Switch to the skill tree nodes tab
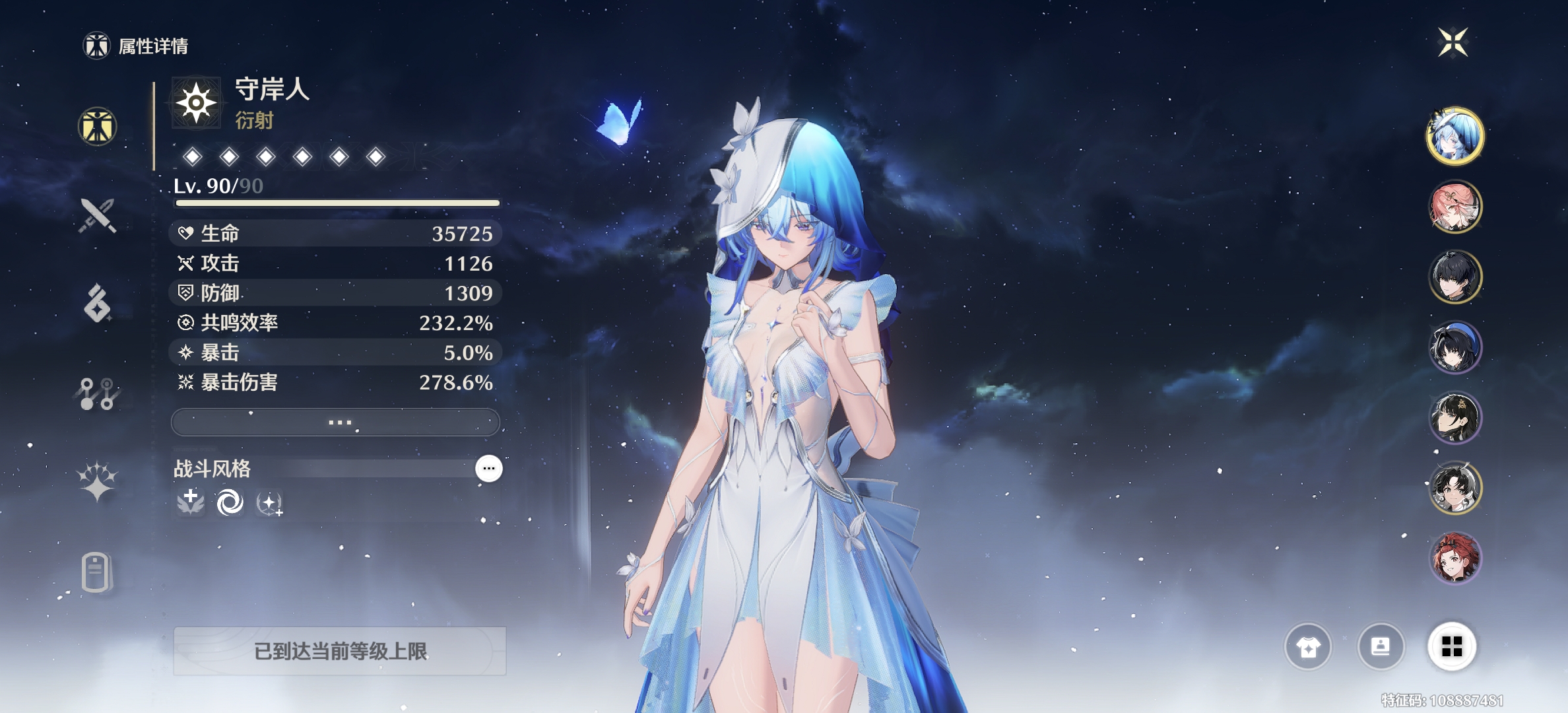The image size is (1568, 713). pyautogui.click(x=98, y=393)
